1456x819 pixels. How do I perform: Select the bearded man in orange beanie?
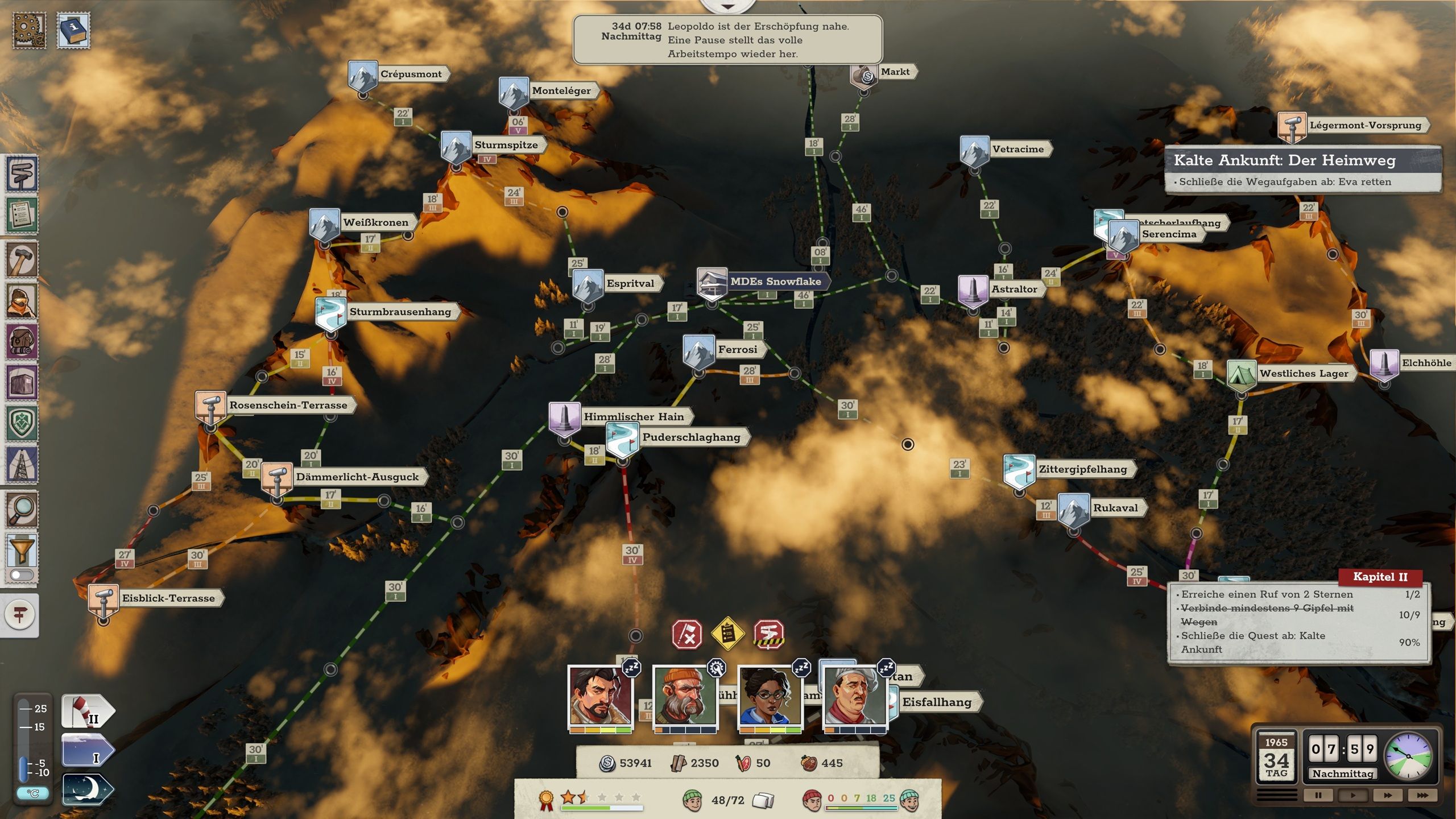685,696
